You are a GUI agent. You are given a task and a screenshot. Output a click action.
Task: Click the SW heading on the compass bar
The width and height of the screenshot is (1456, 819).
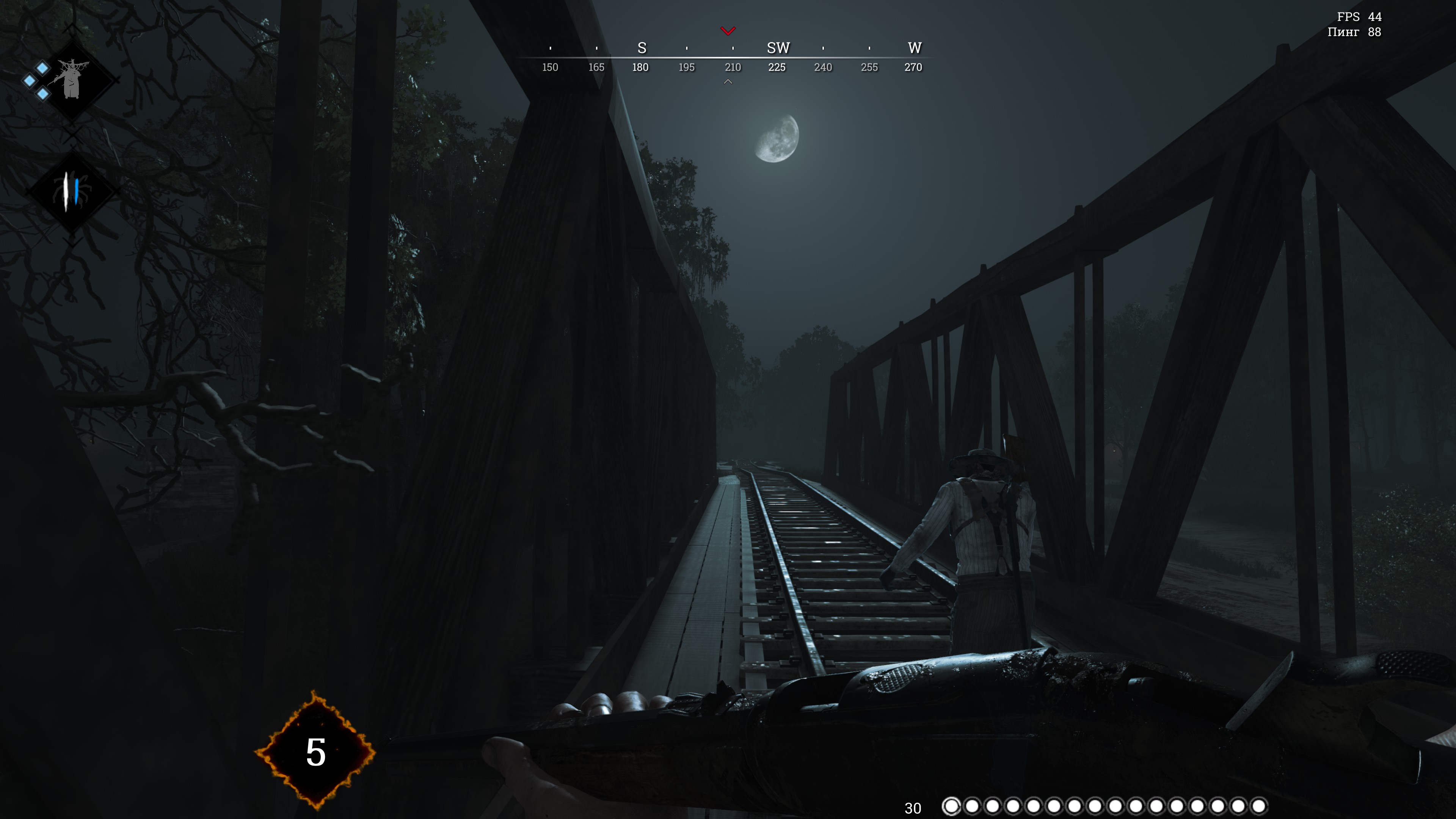tap(778, 48)
